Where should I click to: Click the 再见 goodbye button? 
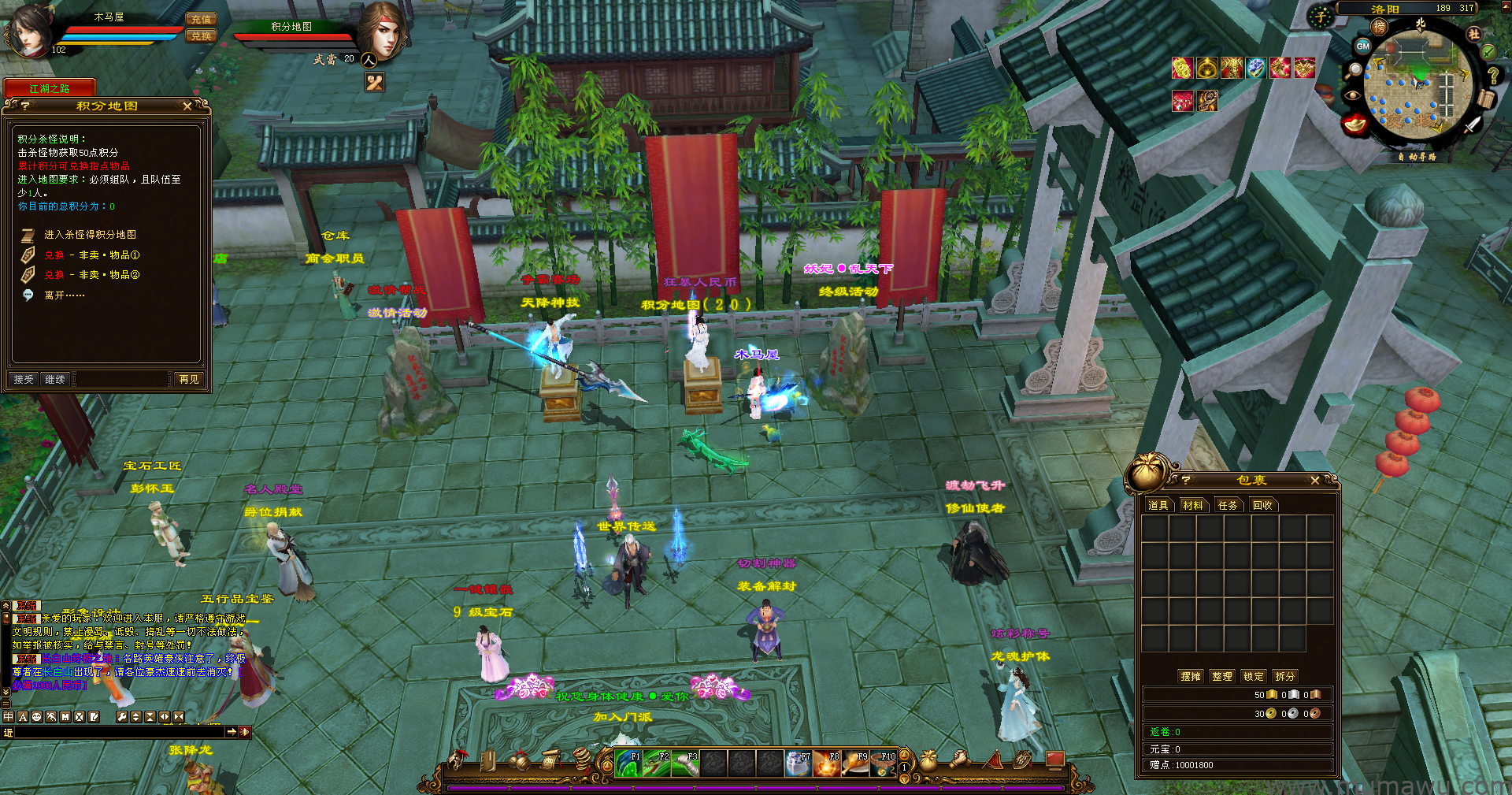pos(189,380)
